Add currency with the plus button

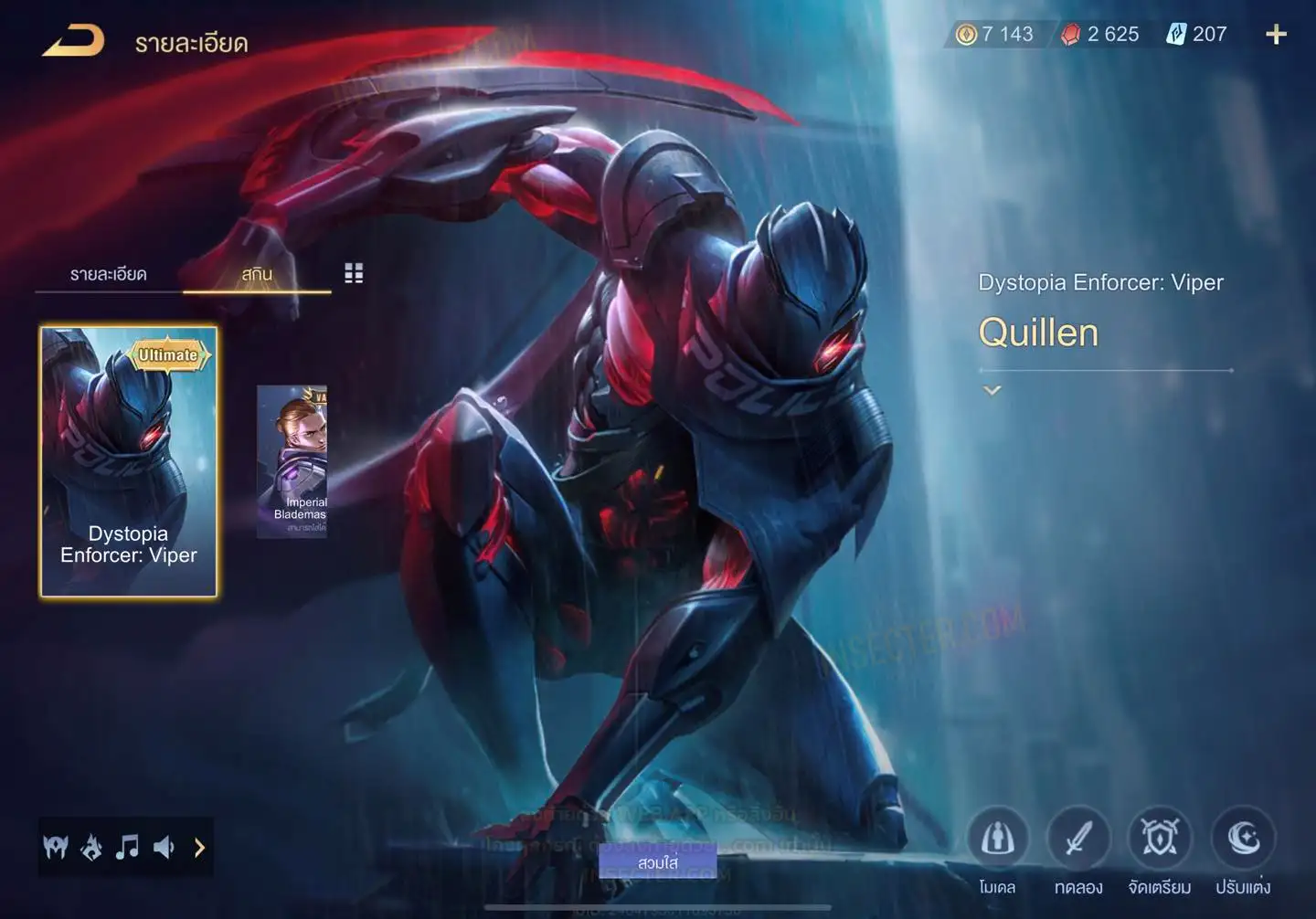pyautogui.click(x=1276, y=35)
